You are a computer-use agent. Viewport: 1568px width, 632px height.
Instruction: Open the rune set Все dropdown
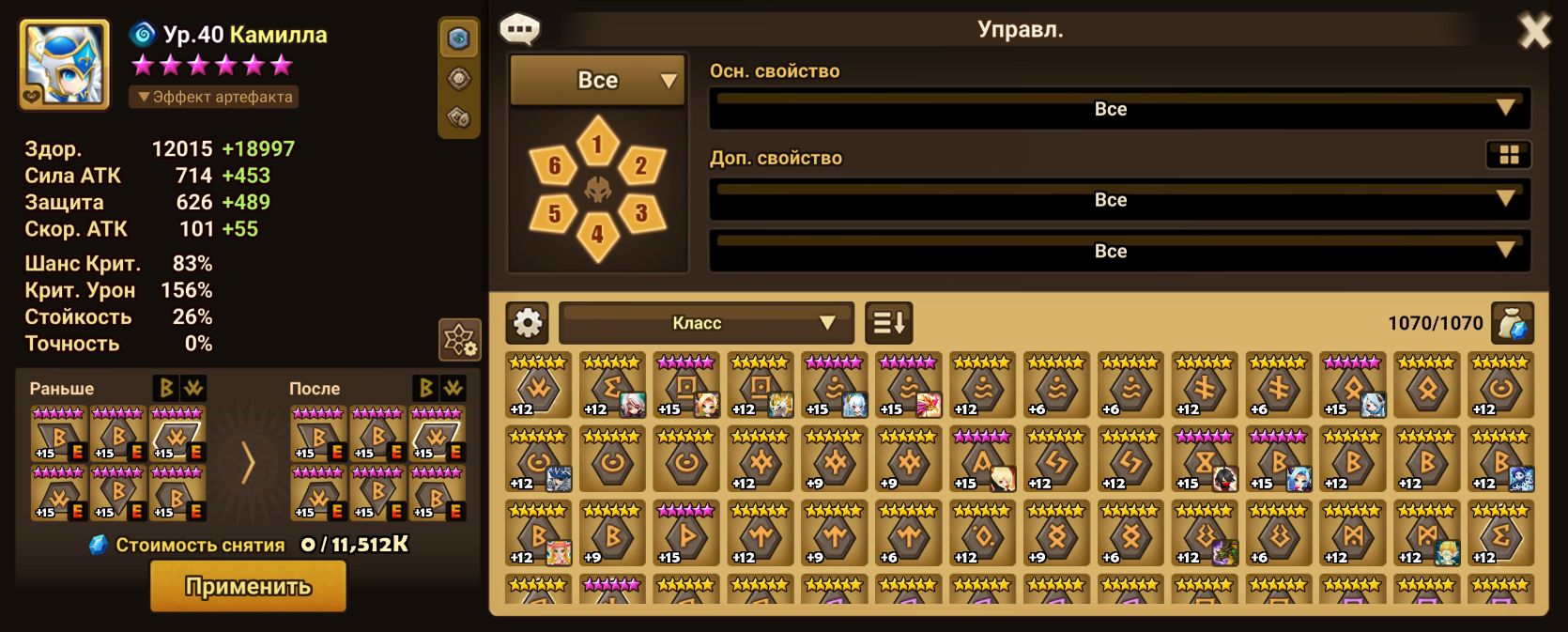tap(597, 81)
